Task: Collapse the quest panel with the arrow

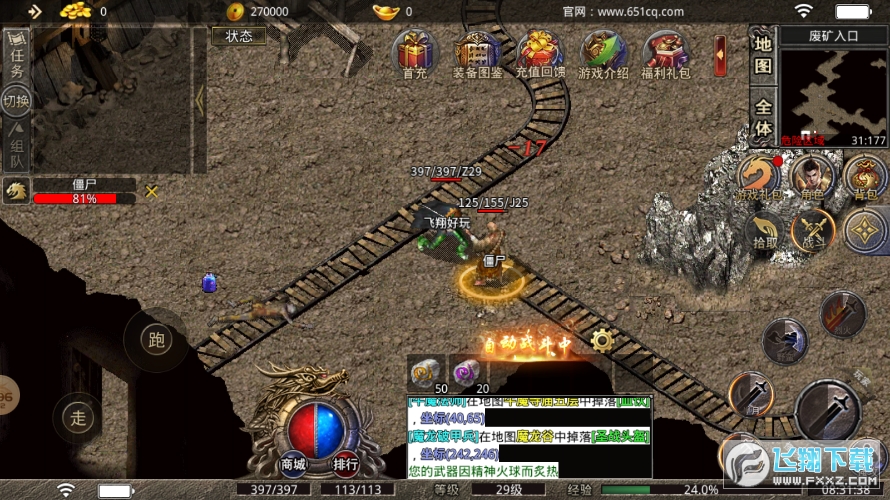Action: [x=199, y=101]
